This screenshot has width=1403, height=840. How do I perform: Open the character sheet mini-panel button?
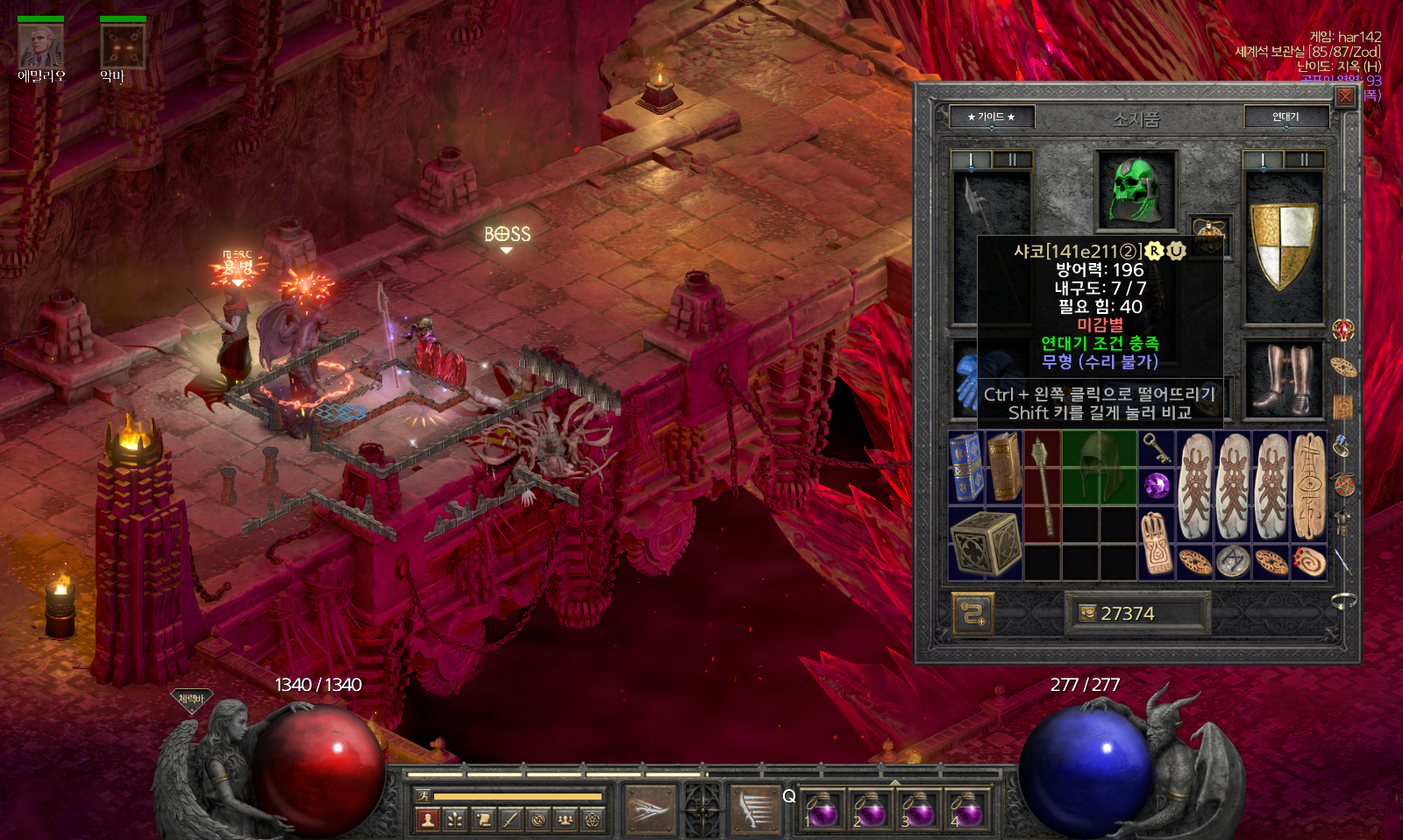[x=428, y=820]
